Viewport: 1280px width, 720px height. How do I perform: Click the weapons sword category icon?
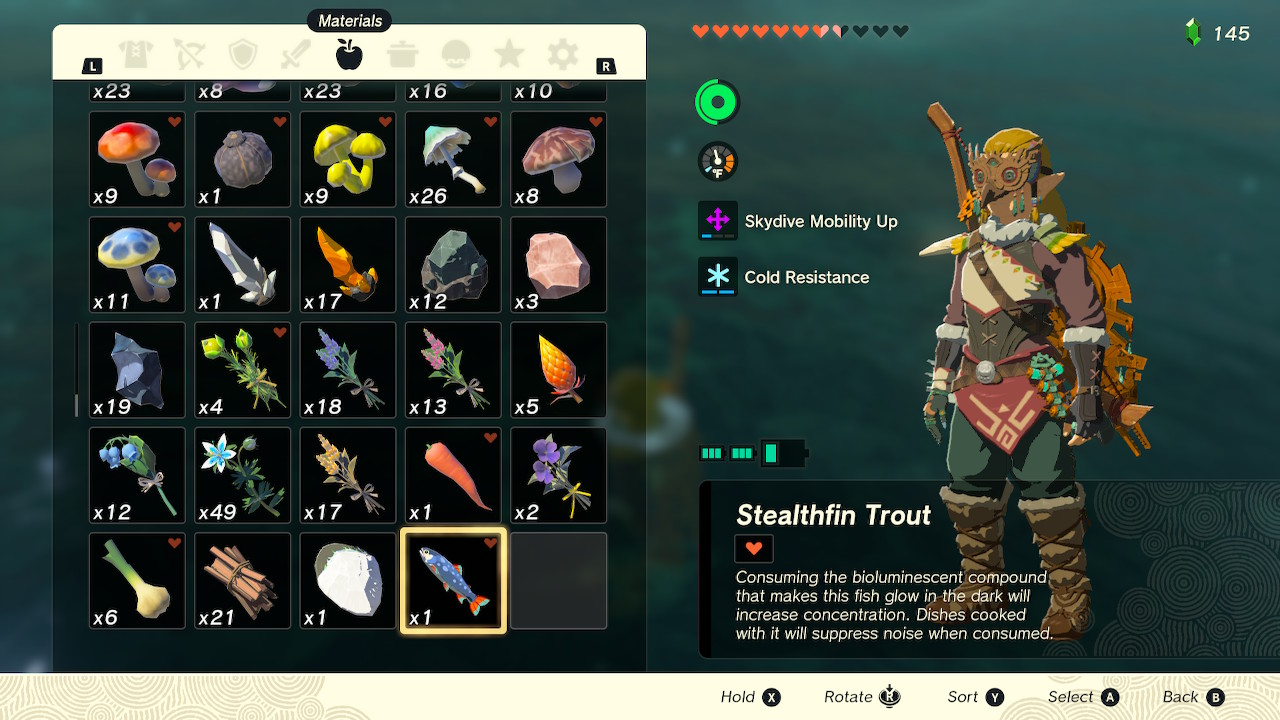click(x=296, y=55)
